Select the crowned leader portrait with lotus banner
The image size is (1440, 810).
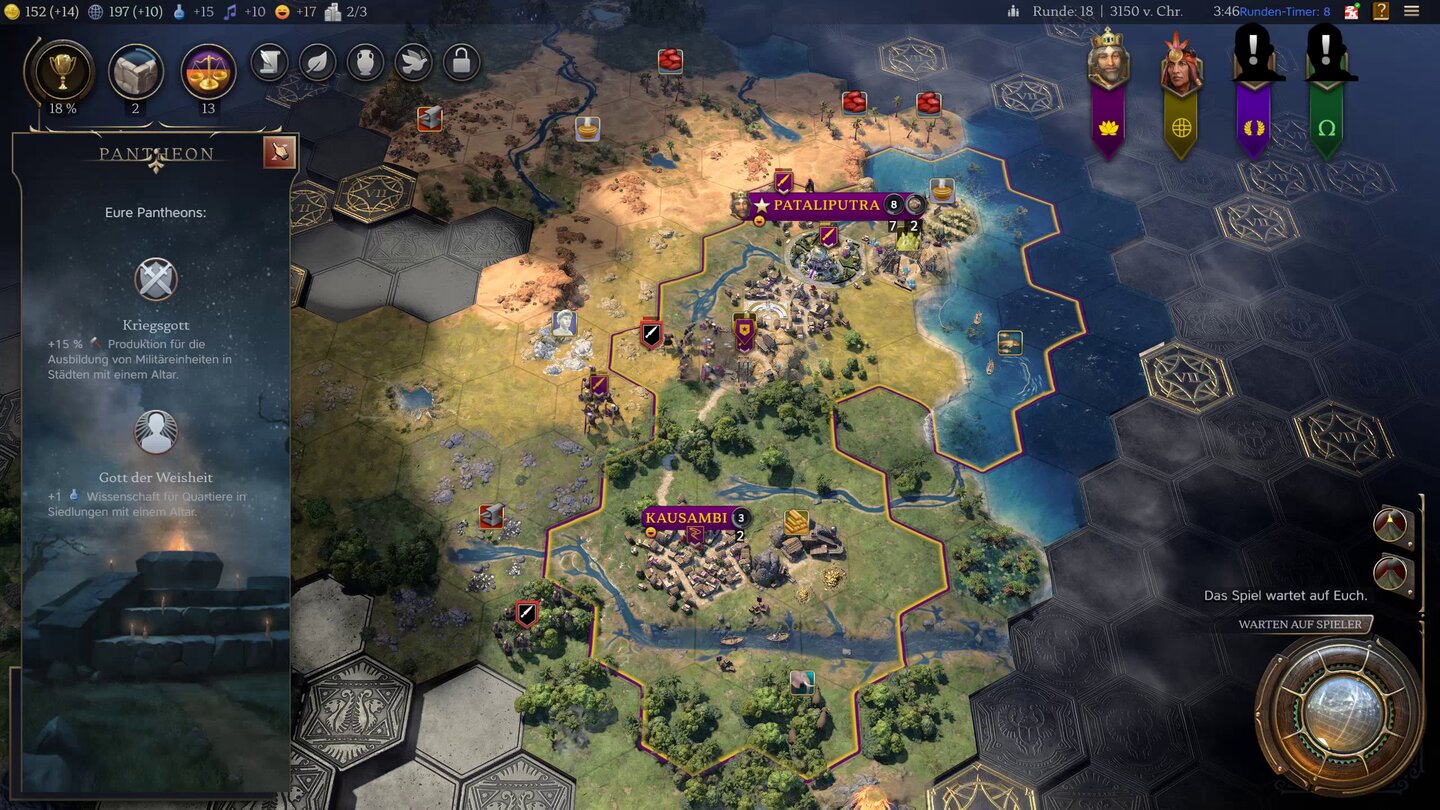coord(1107,62)
